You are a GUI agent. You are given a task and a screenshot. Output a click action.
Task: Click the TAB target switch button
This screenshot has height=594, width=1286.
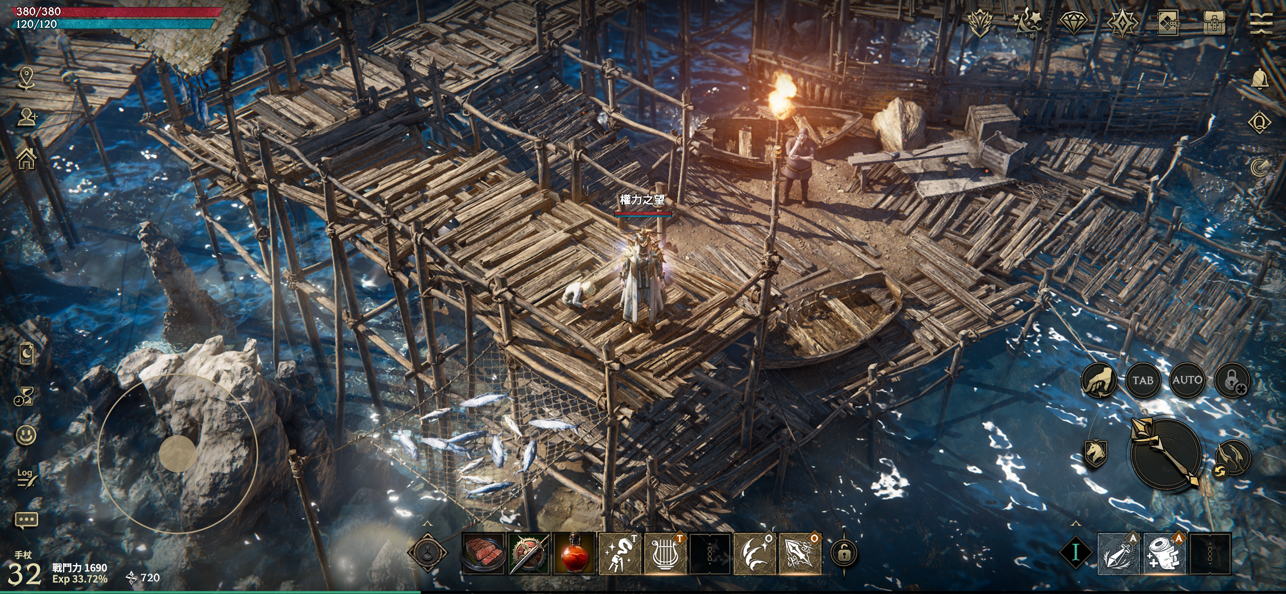pos(1142,381)
